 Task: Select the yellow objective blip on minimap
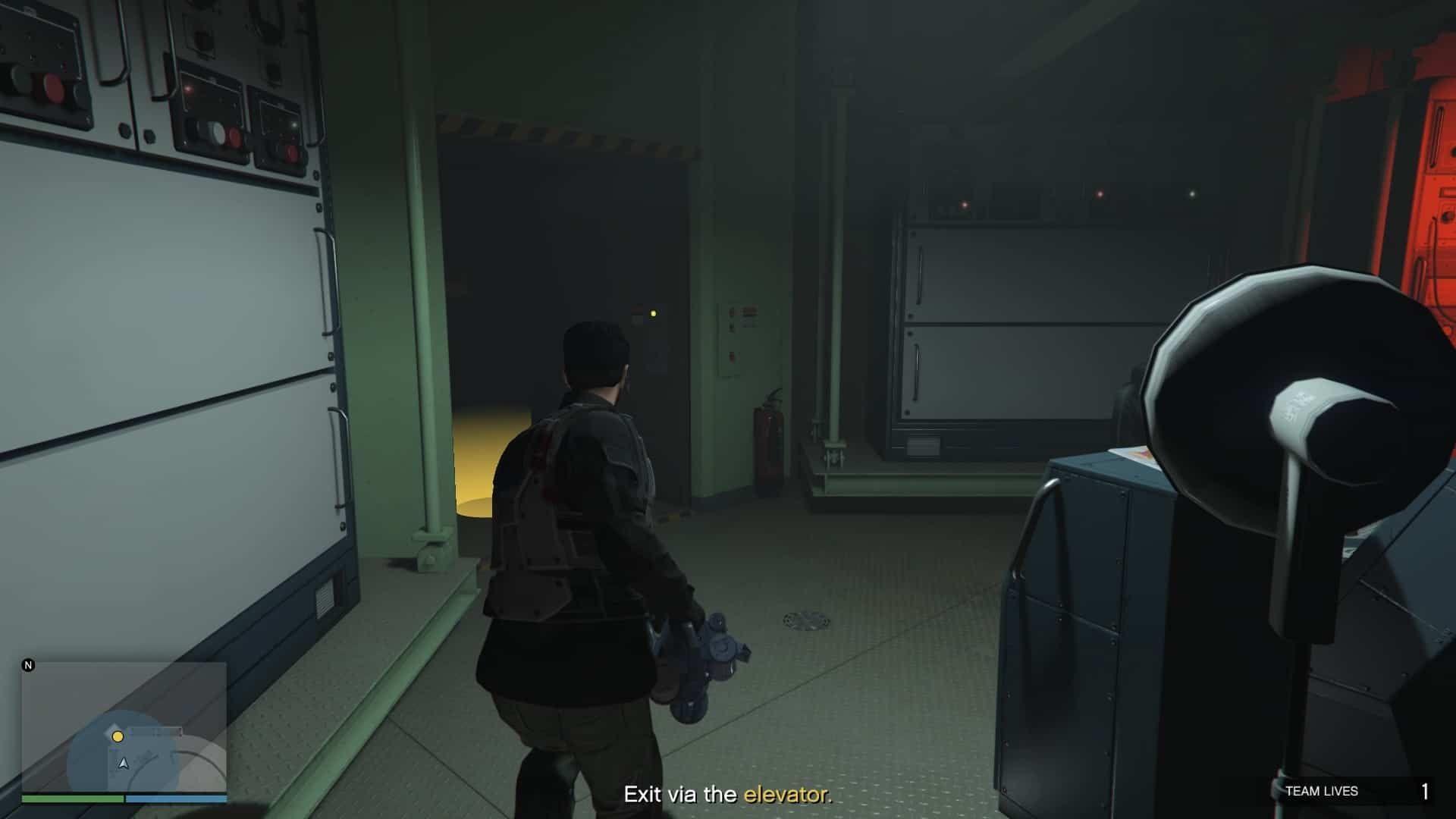pyautogui.click(x=118, y=736)
